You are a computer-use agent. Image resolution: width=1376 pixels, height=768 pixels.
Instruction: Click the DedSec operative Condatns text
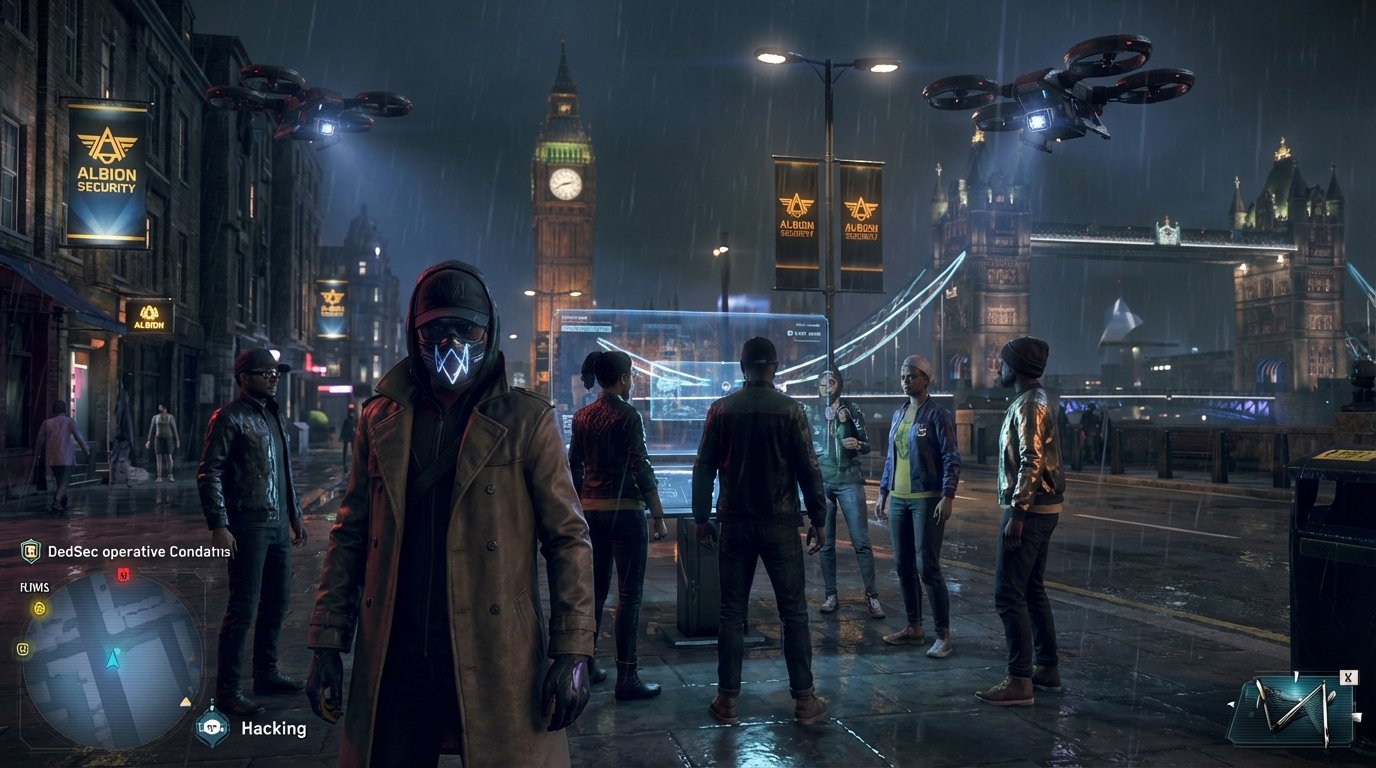(x=140, y=551)
